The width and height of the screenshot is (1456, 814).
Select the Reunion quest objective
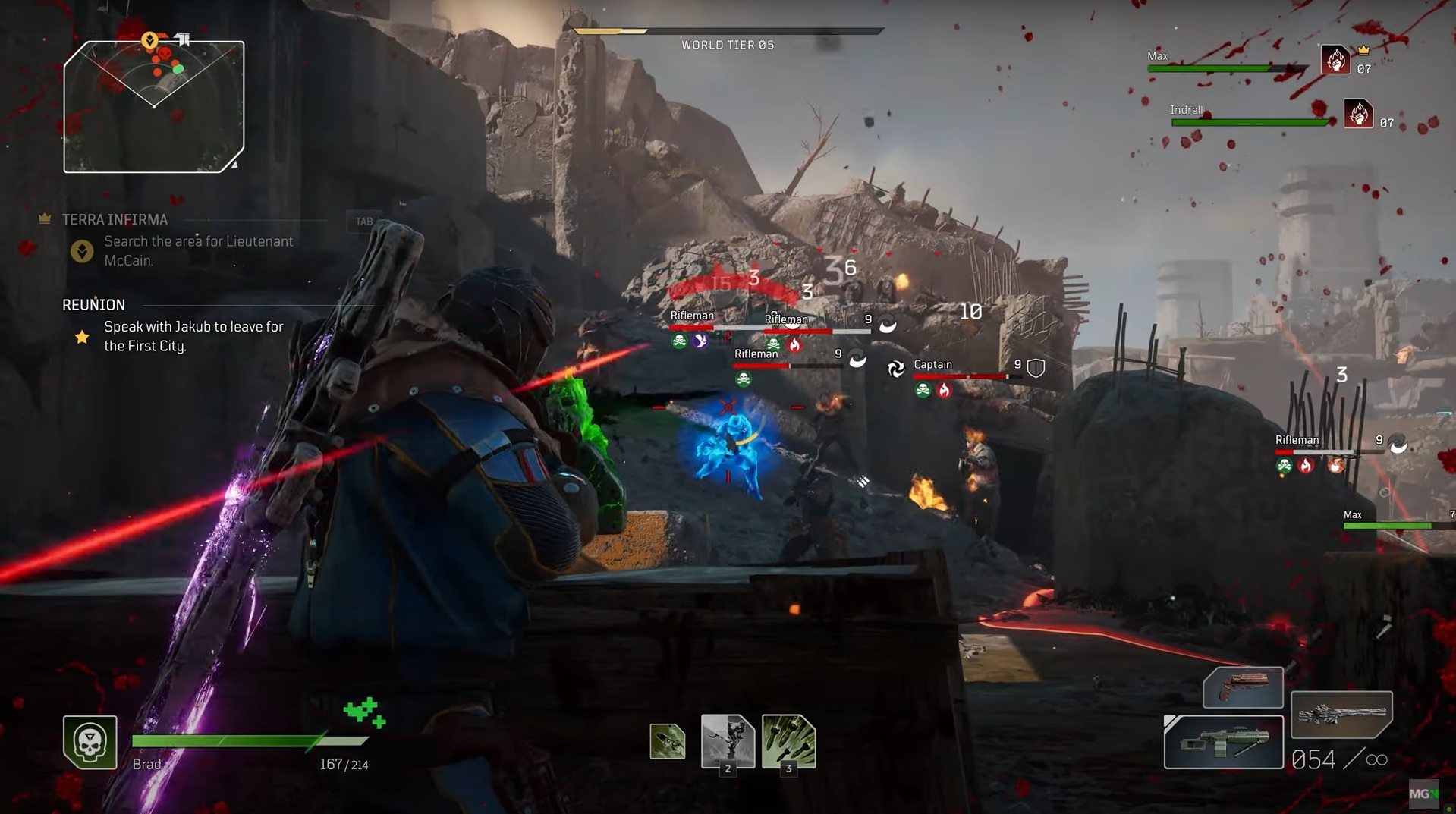tap(193, 336)
